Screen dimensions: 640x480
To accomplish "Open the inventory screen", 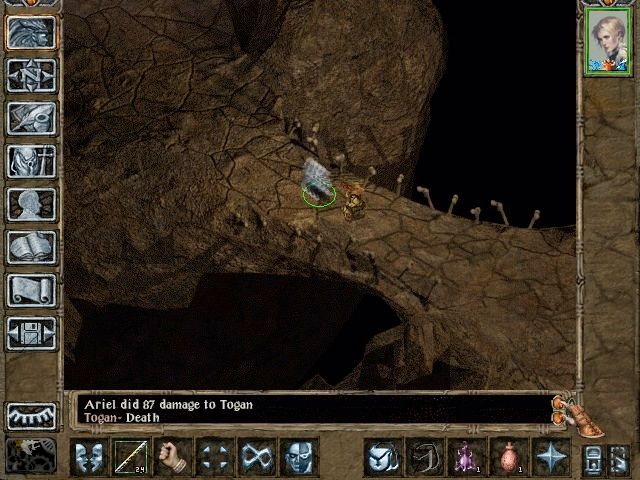I will 31,161.
